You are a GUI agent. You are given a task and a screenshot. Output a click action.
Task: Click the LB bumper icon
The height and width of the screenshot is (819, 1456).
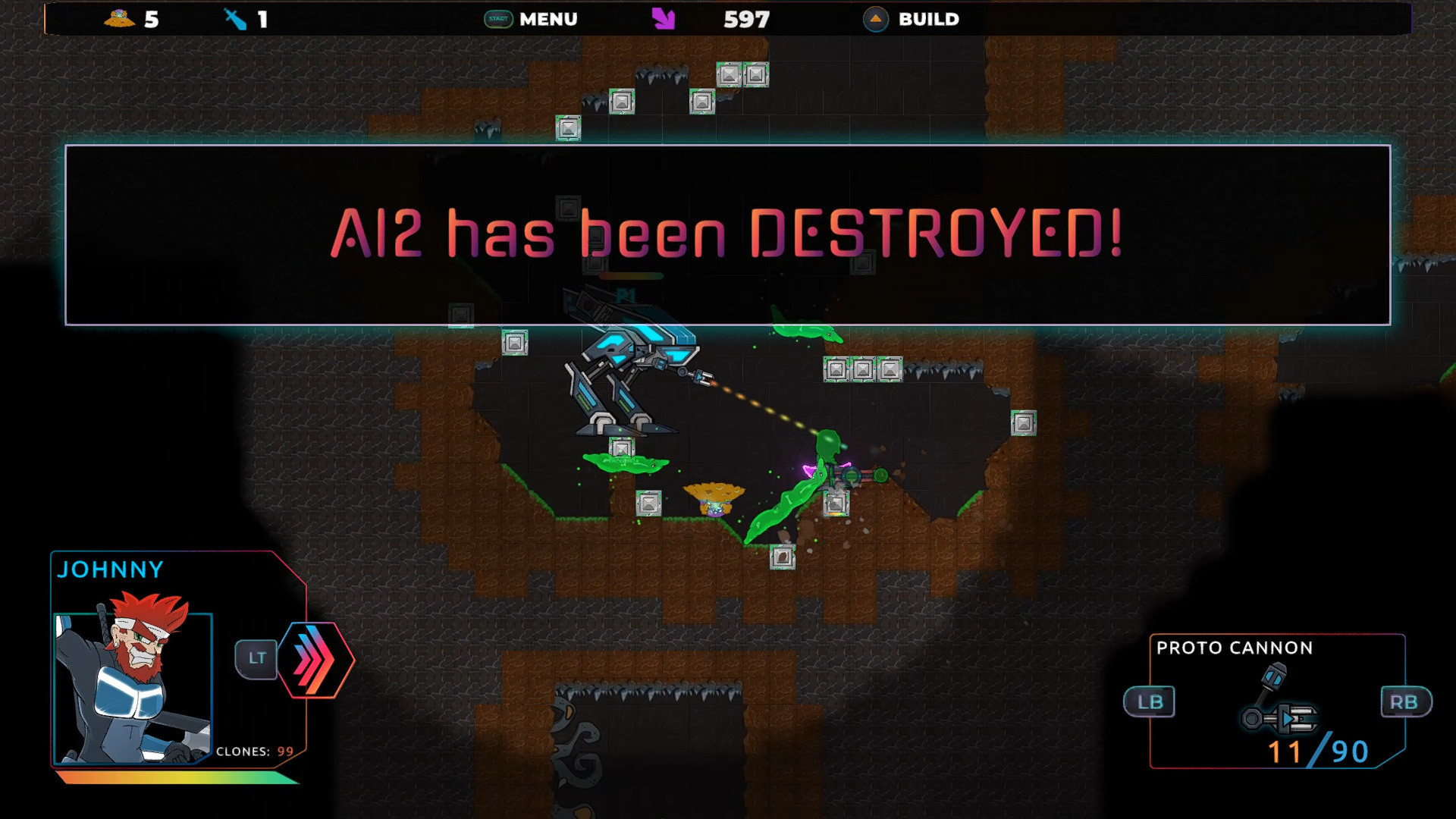pos(1149,701)
